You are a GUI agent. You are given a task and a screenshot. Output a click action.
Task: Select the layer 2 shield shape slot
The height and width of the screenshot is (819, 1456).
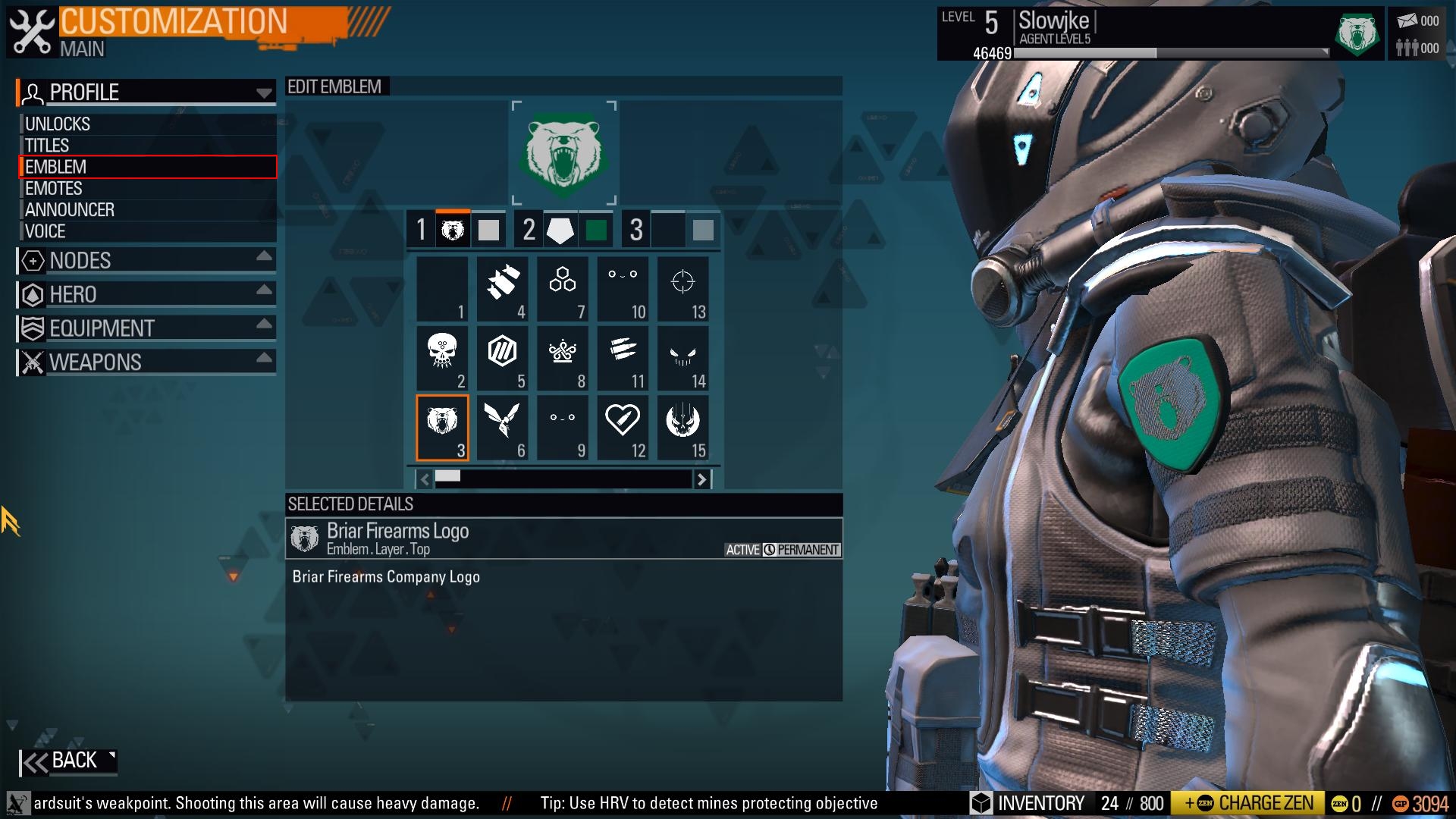560,230
